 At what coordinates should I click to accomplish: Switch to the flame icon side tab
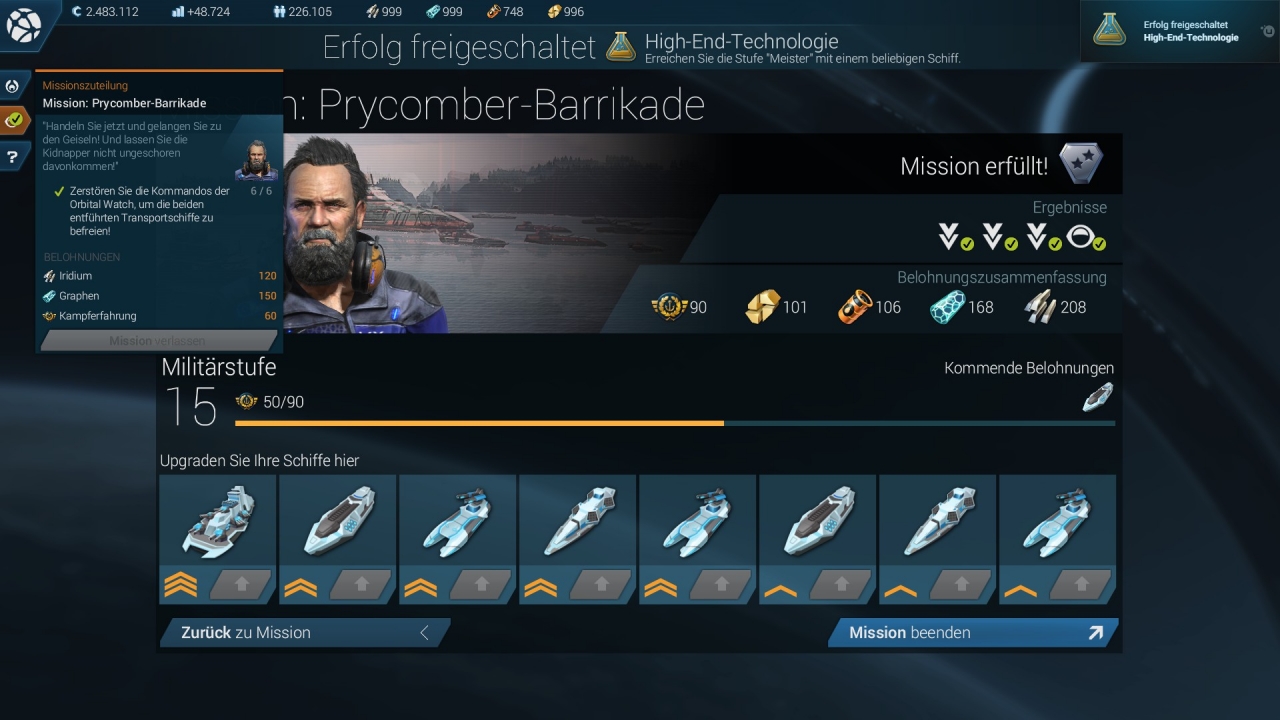coord(12,86)
